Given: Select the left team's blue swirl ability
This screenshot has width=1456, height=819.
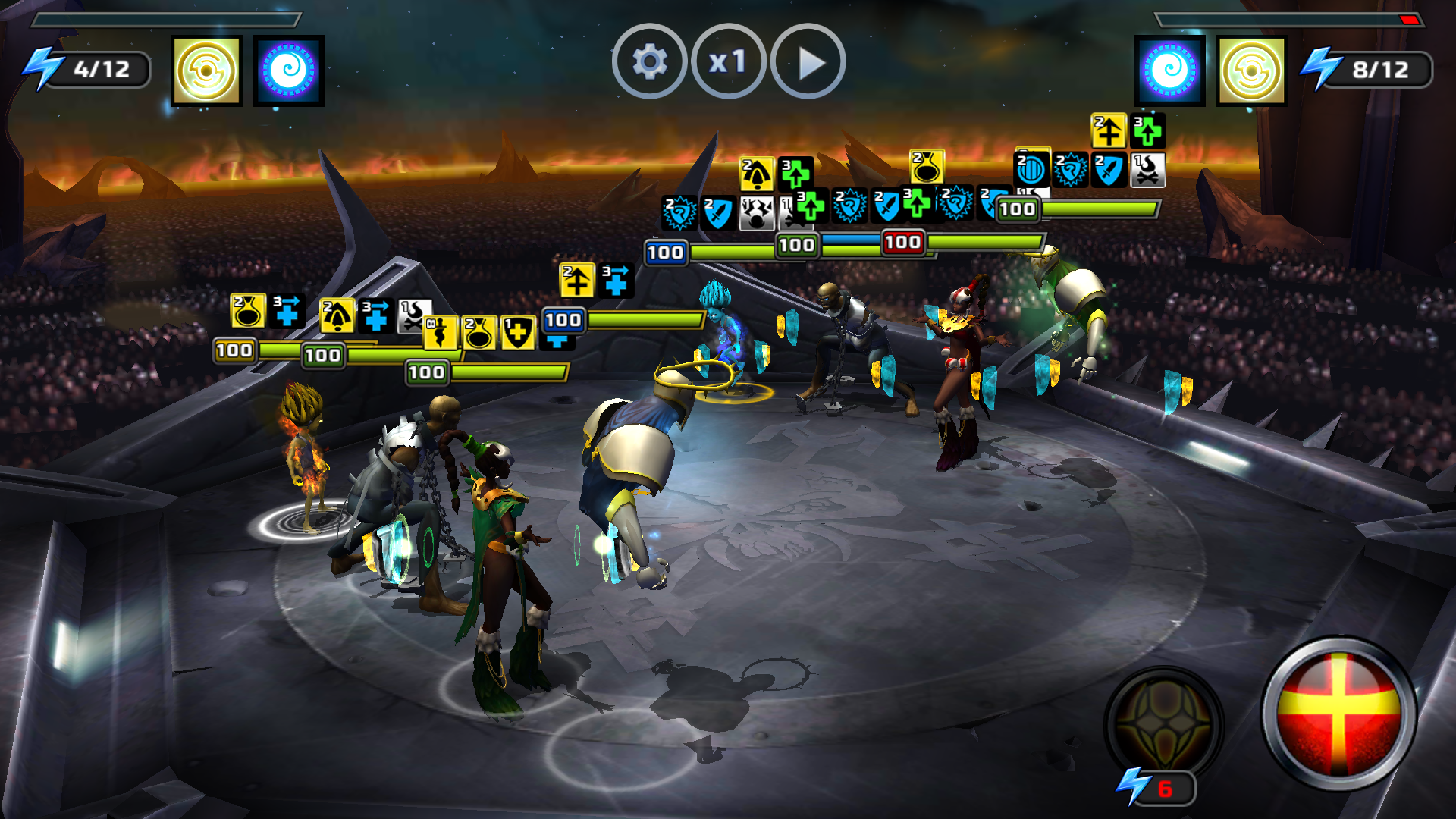Looking at the screenshot, I should (288, 71).
